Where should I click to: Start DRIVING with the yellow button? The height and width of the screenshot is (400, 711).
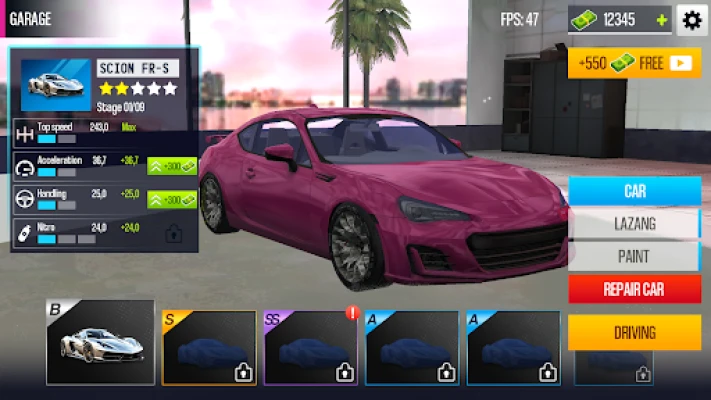[634, 332]
